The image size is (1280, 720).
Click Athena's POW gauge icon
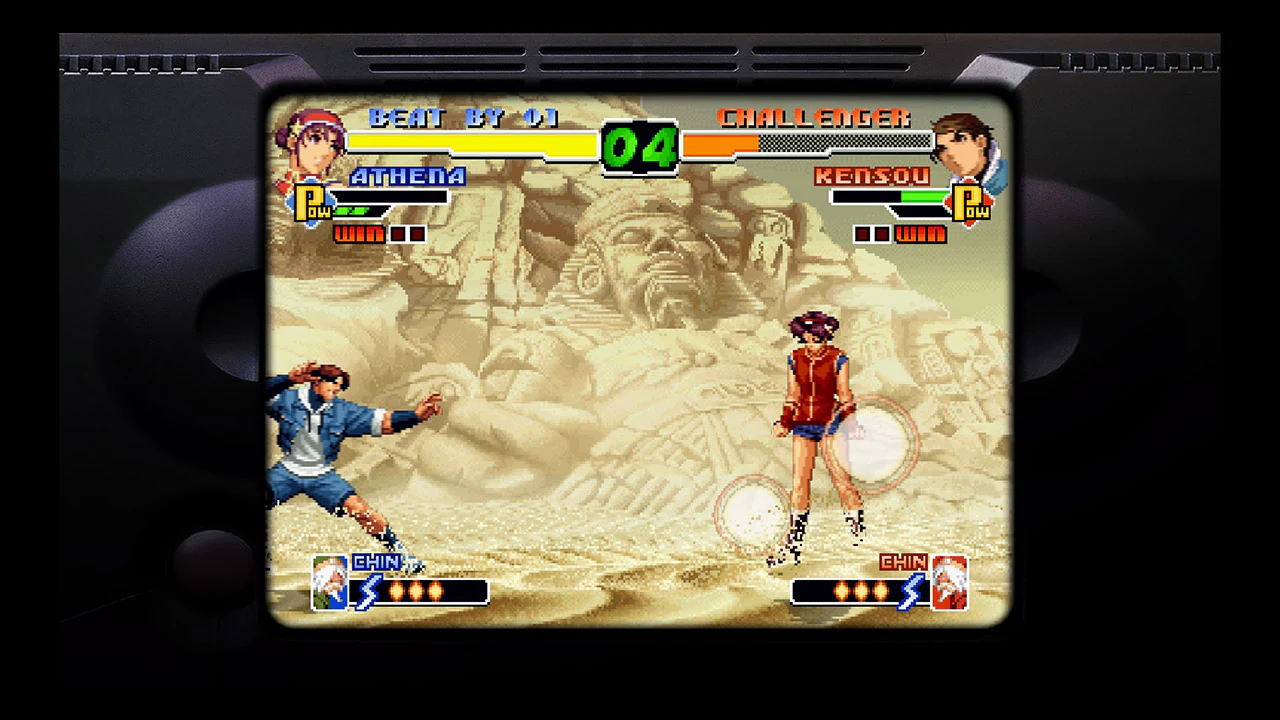click(311, 203)
